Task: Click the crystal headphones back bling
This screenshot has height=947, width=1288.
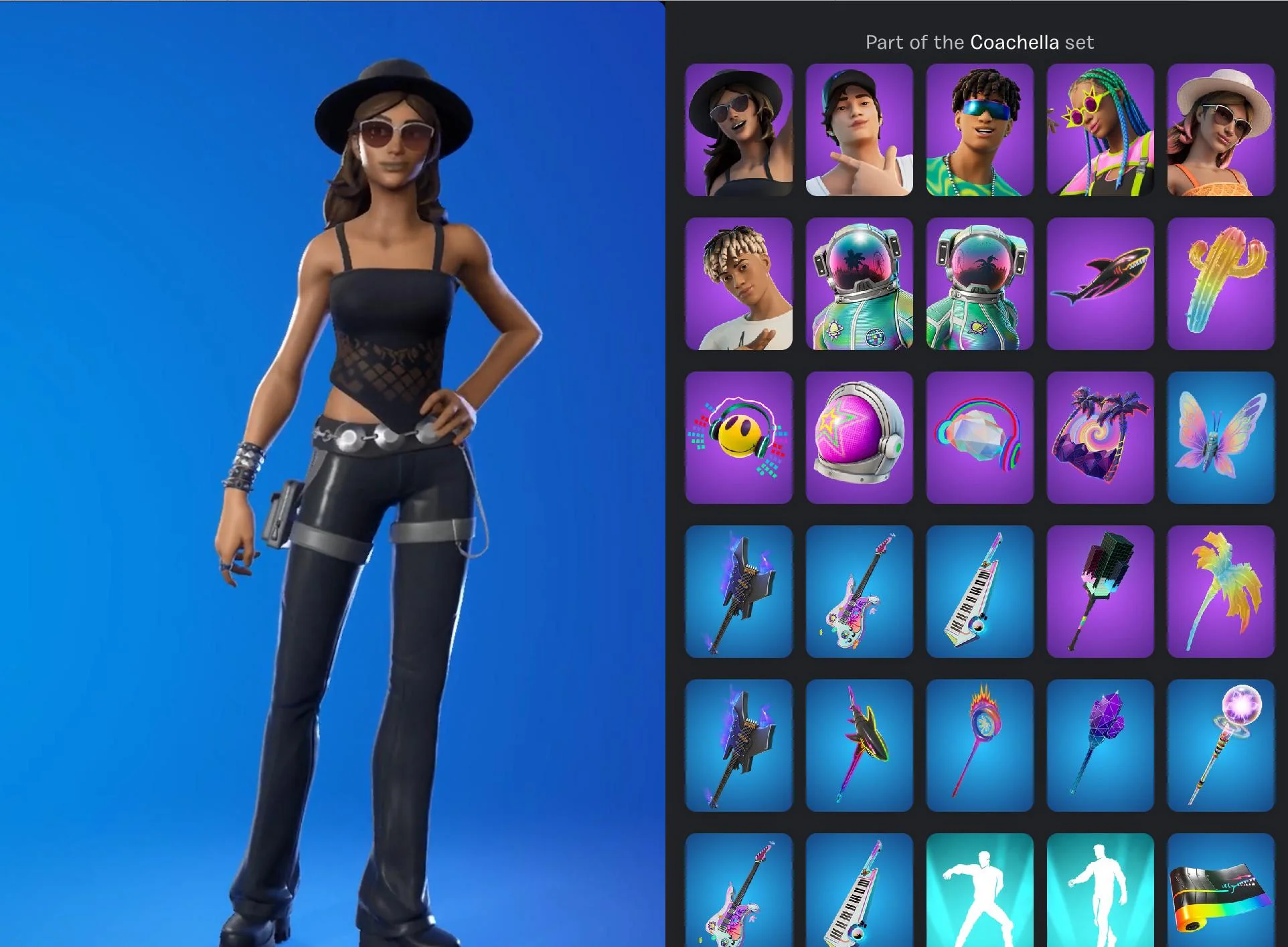Action: click(x=979, y=438)
